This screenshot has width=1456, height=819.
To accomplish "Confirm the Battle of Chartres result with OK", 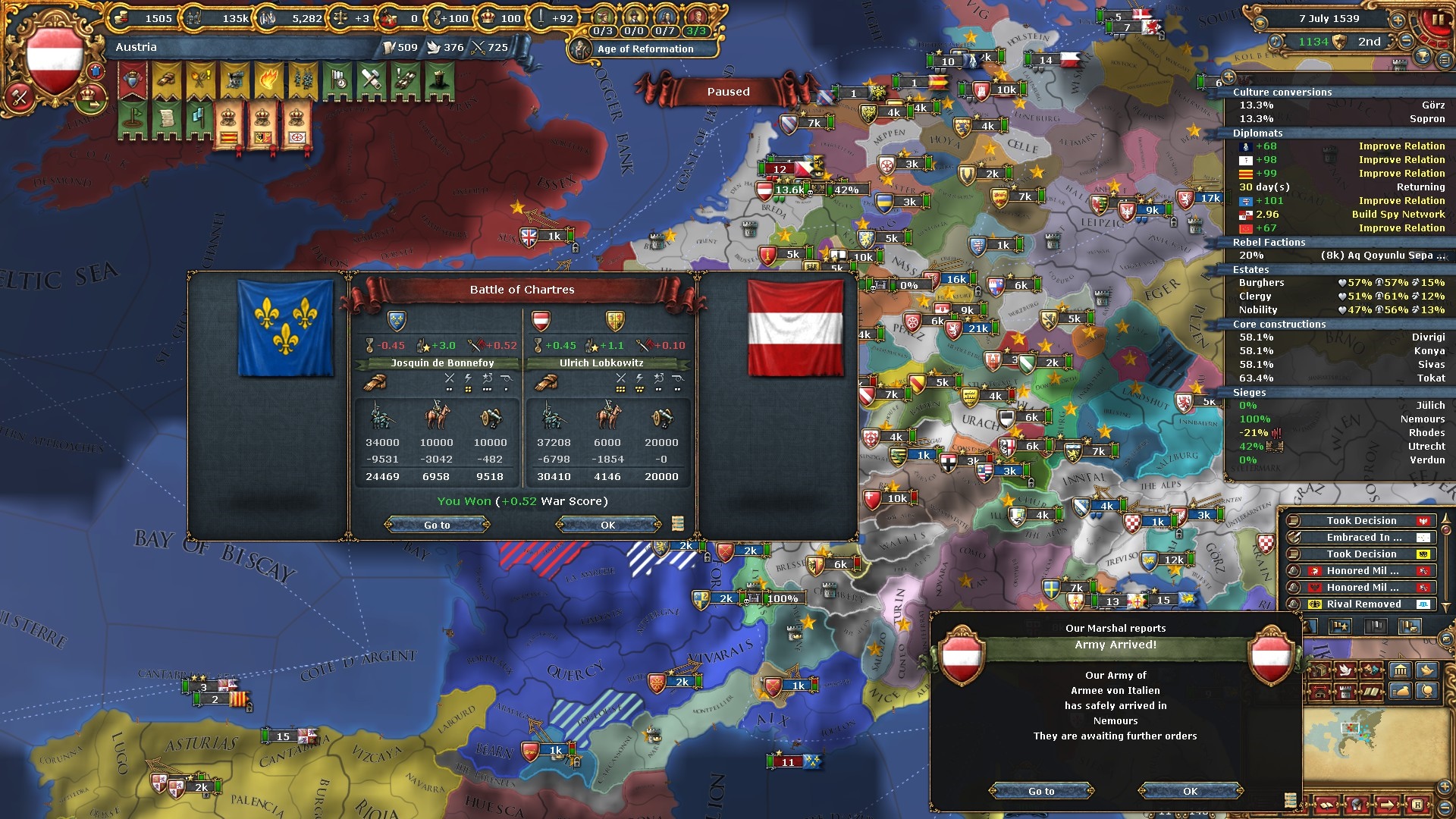I will click(607, 525).
